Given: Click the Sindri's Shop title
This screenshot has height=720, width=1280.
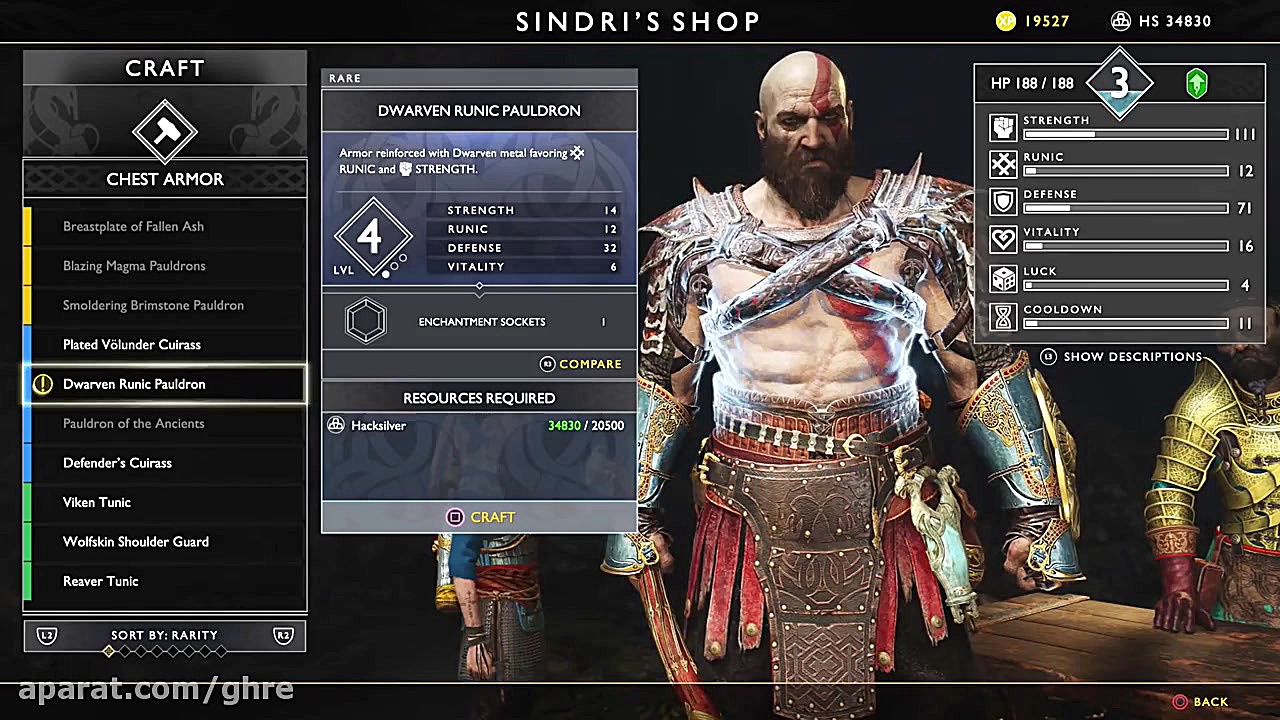Looking at the screenshot, I should coord(639,21).
